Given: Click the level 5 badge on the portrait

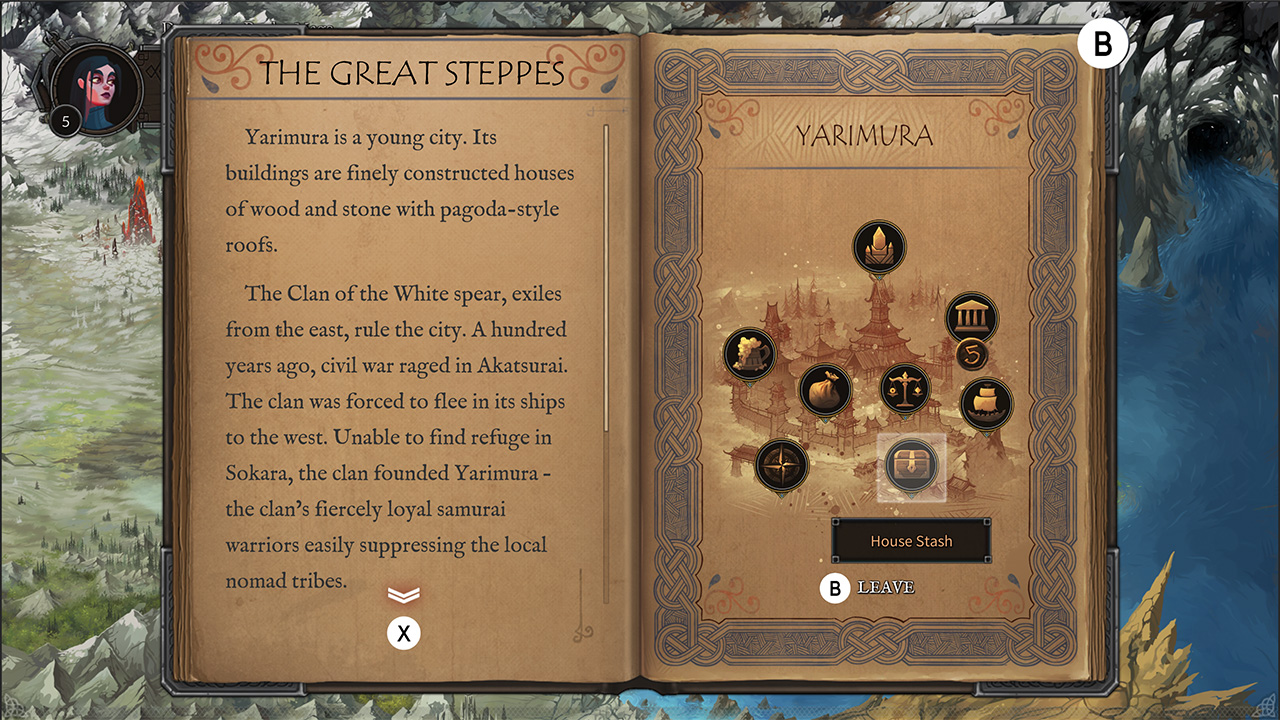Looking at the screenshot, I should pos(64,120).
